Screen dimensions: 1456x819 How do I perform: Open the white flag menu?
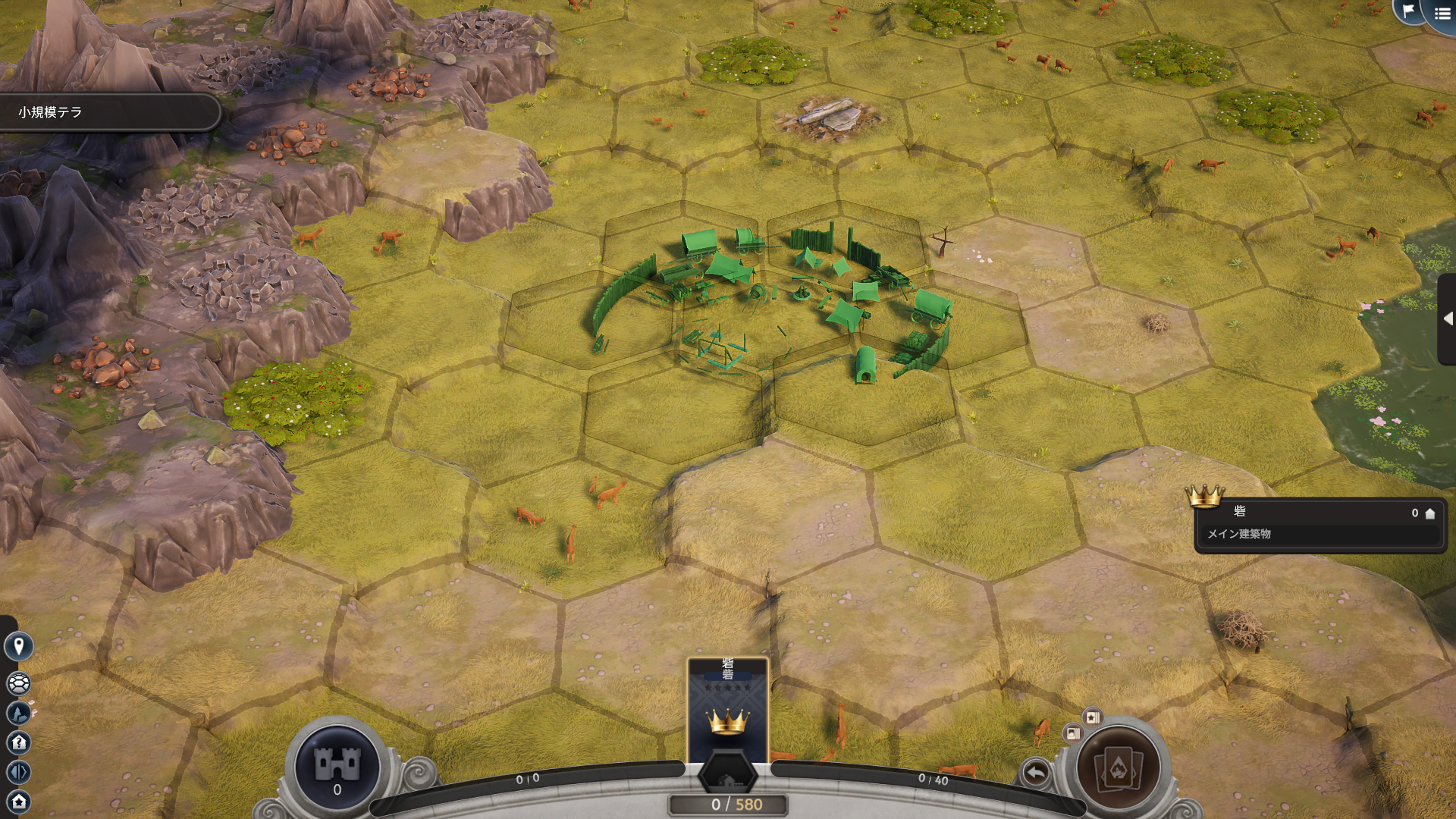pos(1408,11)
